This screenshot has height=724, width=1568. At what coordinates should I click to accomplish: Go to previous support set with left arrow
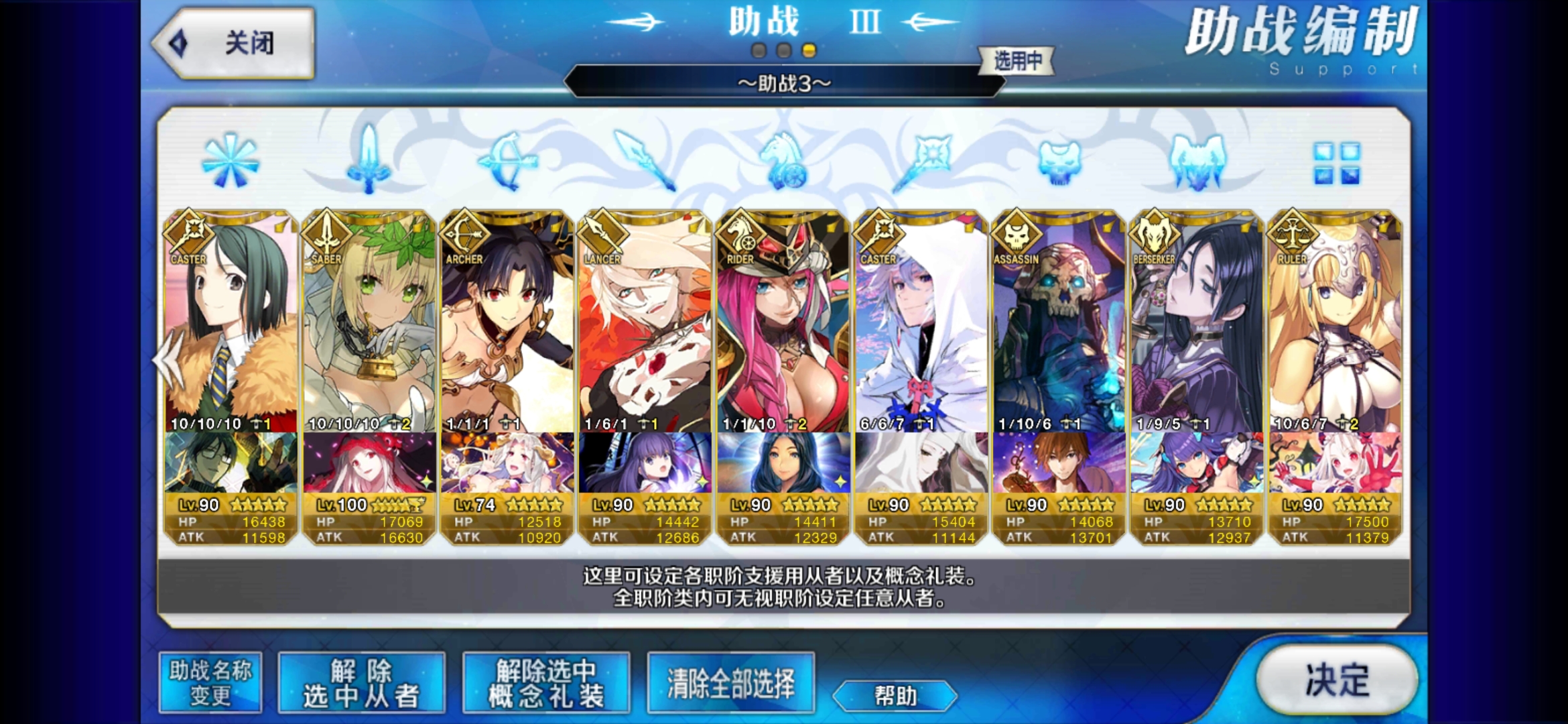click(x=168, y=360)
